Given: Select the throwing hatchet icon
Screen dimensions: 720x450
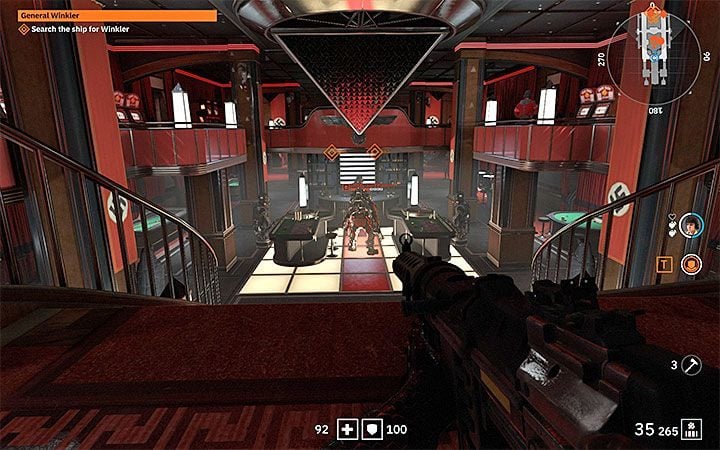Looking at the screenshot, I should [x=691, y=365].
